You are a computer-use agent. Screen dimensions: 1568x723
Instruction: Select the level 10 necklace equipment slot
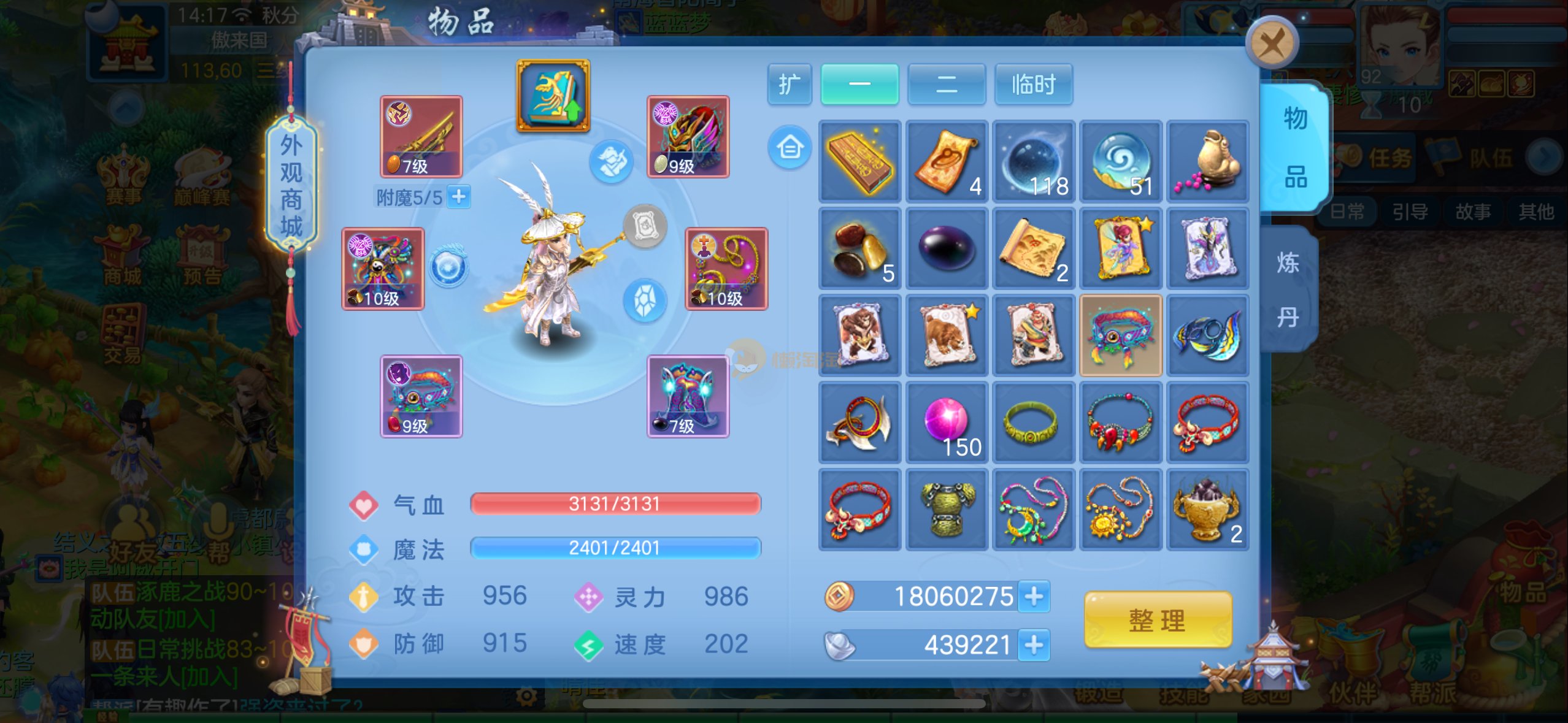[x=726, y=269]
